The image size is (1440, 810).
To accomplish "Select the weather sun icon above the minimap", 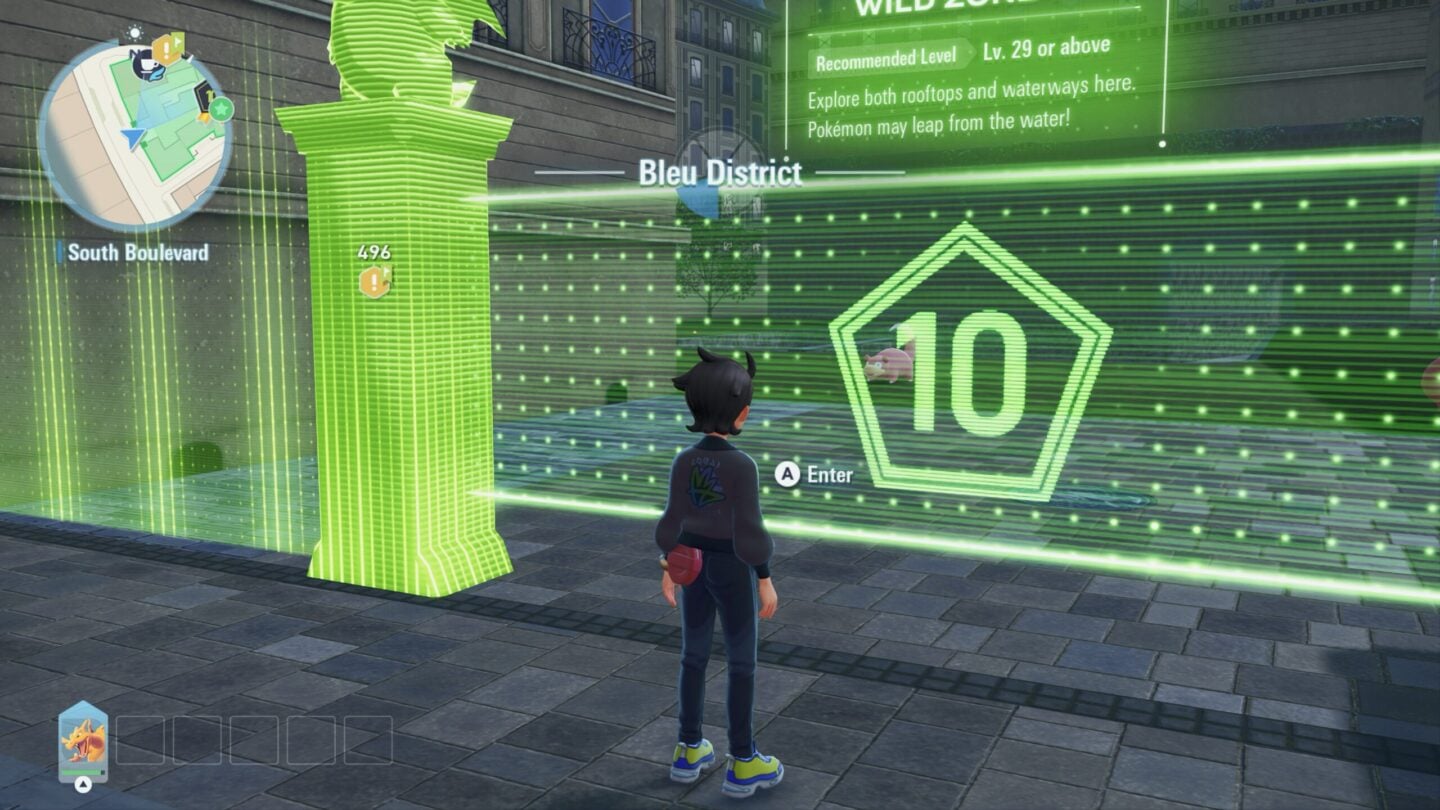I will (x=134, y=32).
